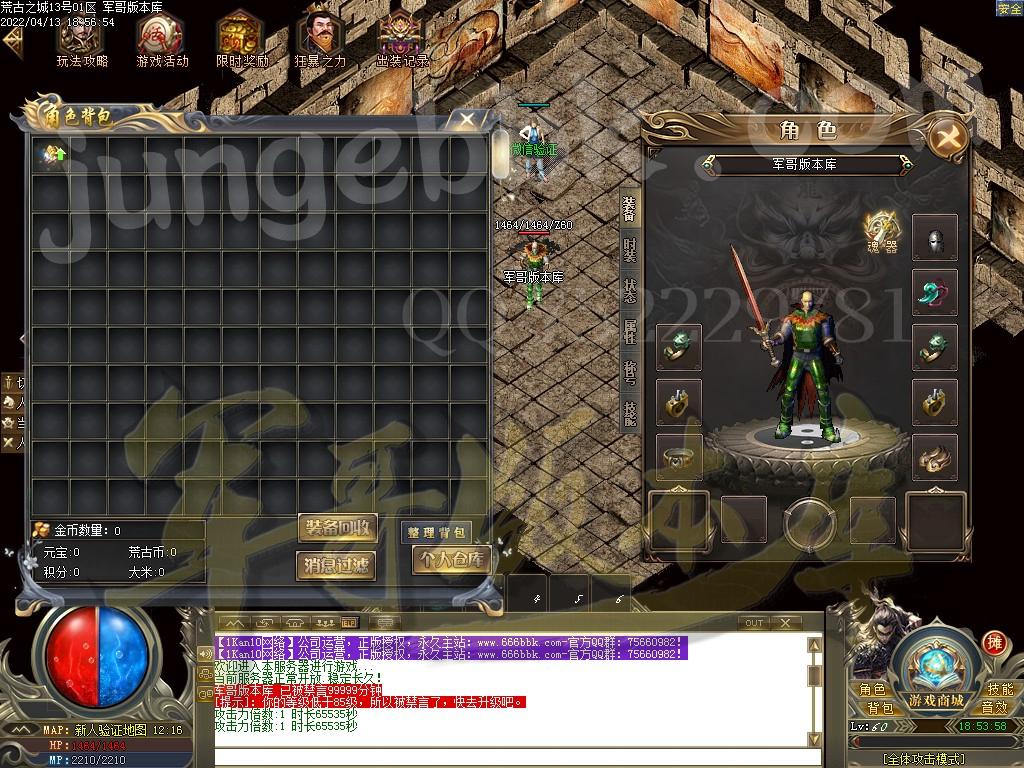The height and width of the screenshot is (768, 1024).
Task: Switch to the 属性 attributes tab
Action: point(629,331)
